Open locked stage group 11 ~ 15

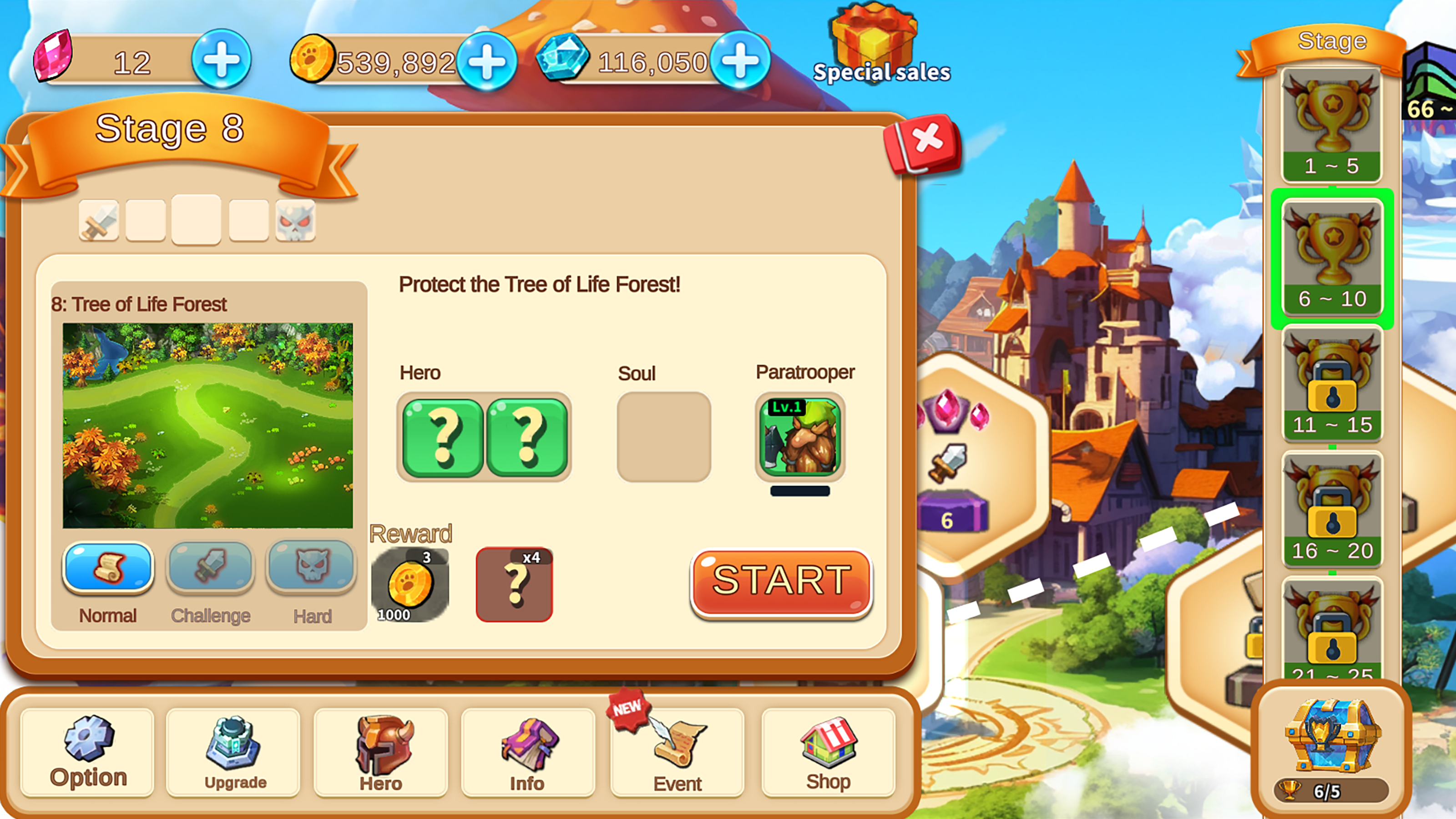1332,384
